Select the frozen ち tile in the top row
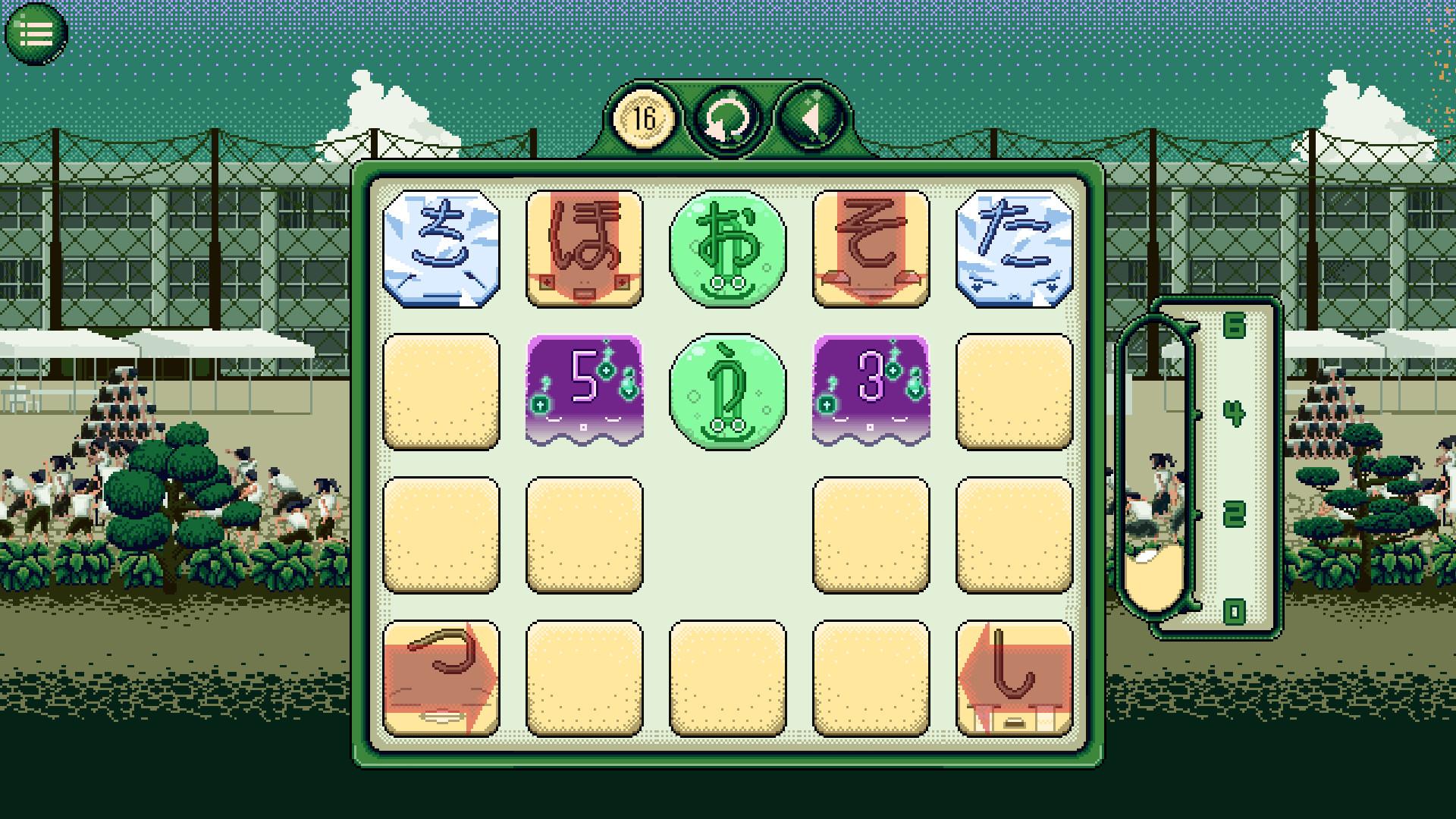This screenshot has width=1456, height=819. coord(442,250)
